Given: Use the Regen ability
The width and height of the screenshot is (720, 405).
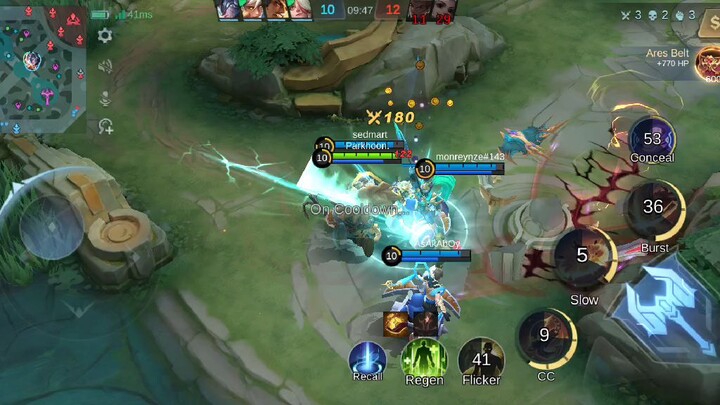Looking at the screenshot, I should [x=423, y=359].
